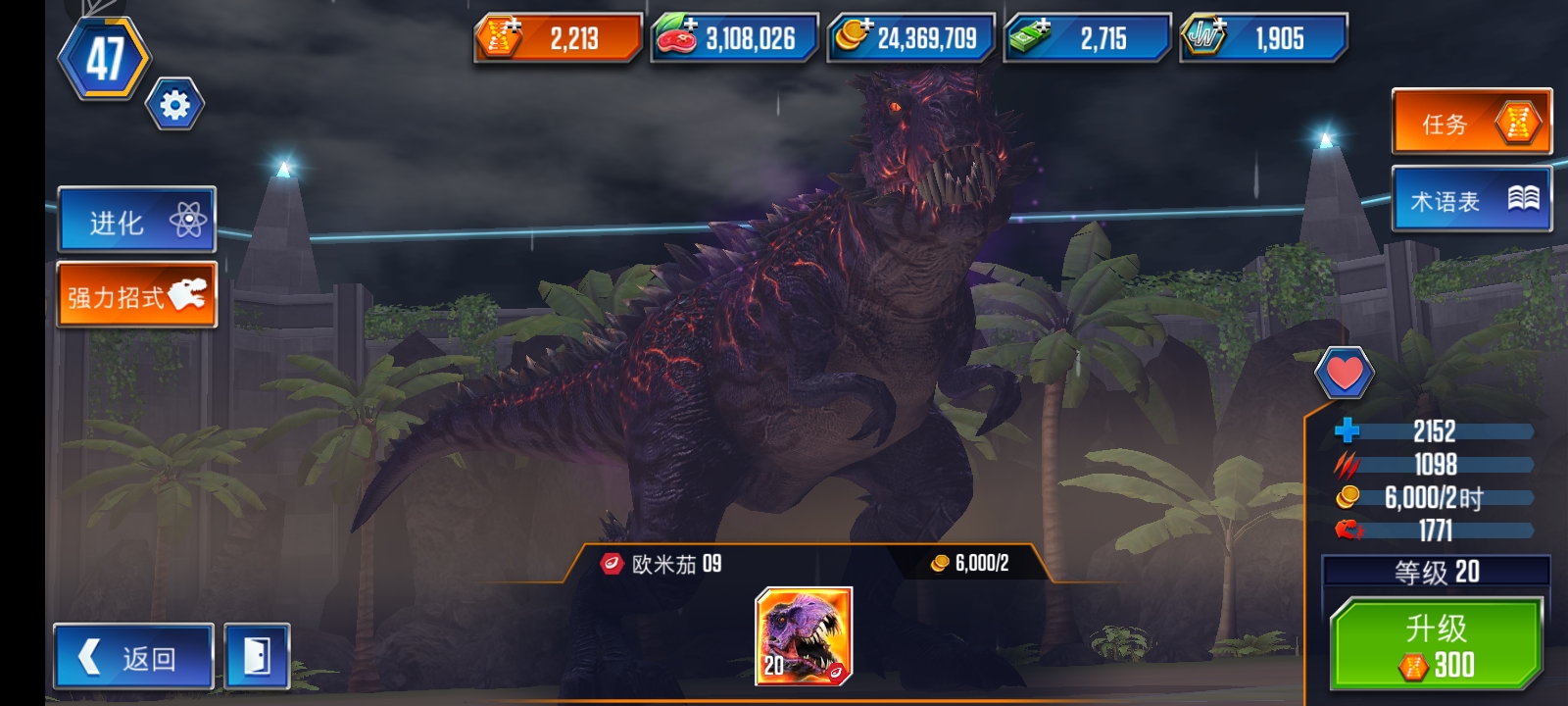Click the heart icon above the stats panel
The image size is (1568, 706).
coord(1347,374)
